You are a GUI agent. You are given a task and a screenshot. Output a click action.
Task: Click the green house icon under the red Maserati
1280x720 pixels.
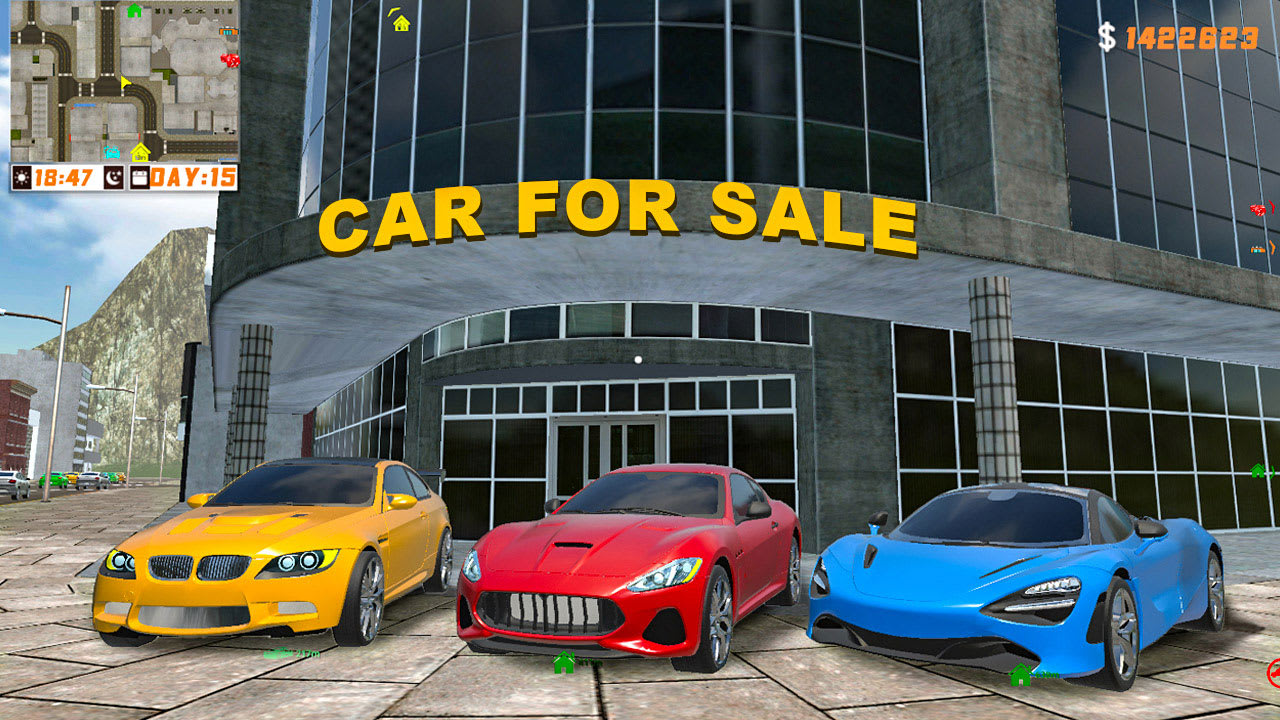pyautogui.click(x=565, y=663)
